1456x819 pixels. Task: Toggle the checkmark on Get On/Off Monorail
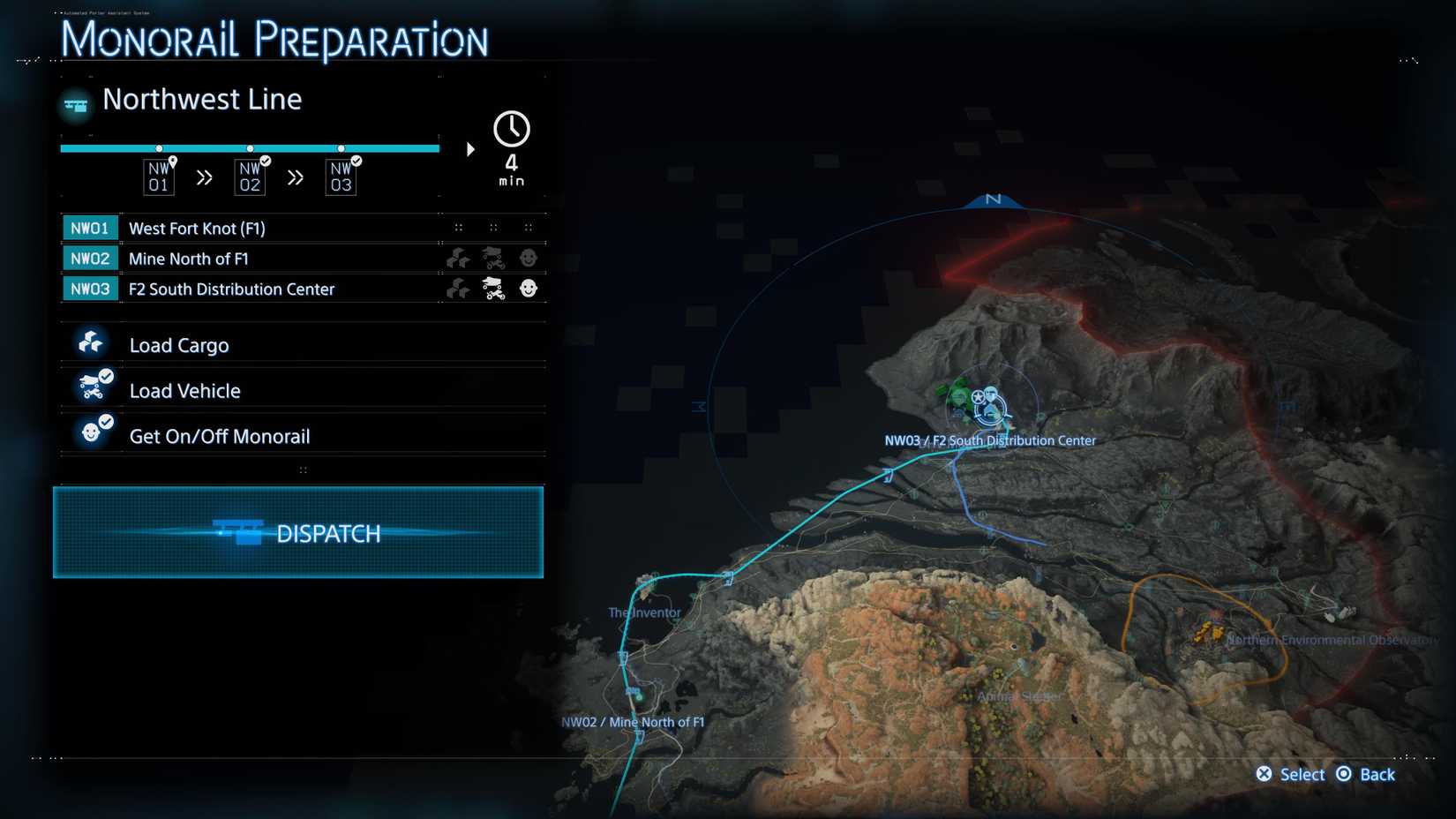coord(106,421)
